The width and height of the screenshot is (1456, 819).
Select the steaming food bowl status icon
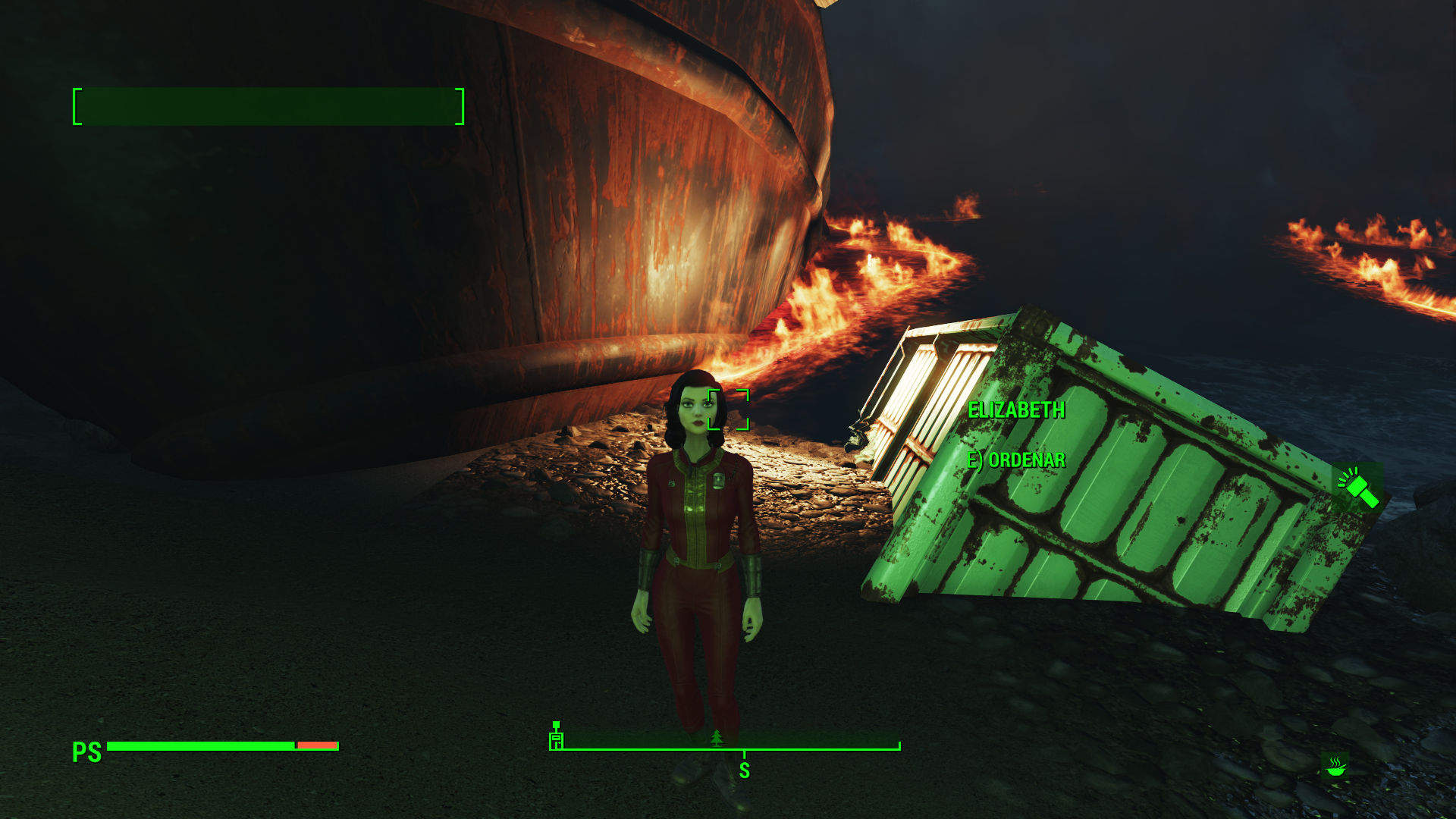1335,767
